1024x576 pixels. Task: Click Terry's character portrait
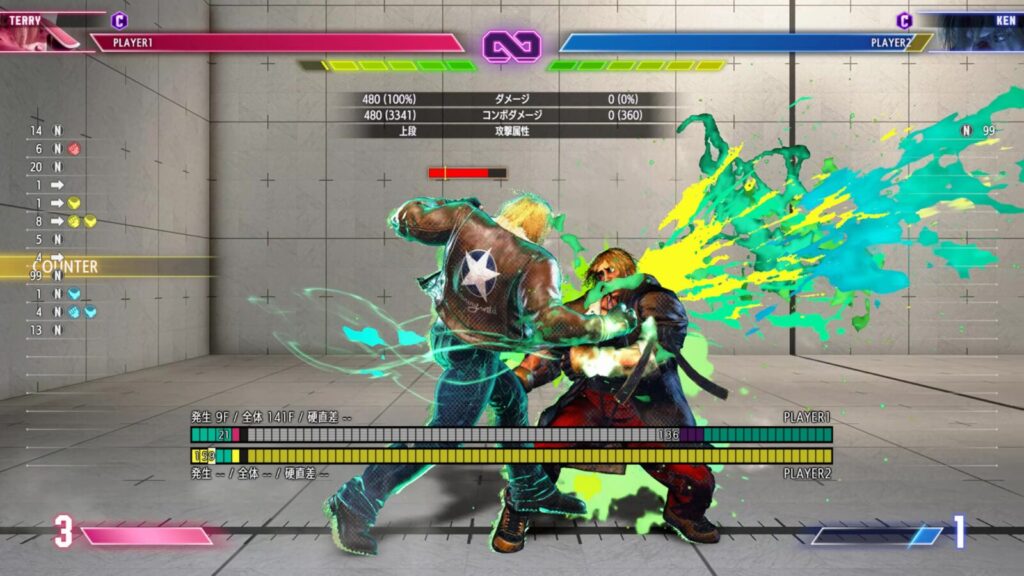40,31
